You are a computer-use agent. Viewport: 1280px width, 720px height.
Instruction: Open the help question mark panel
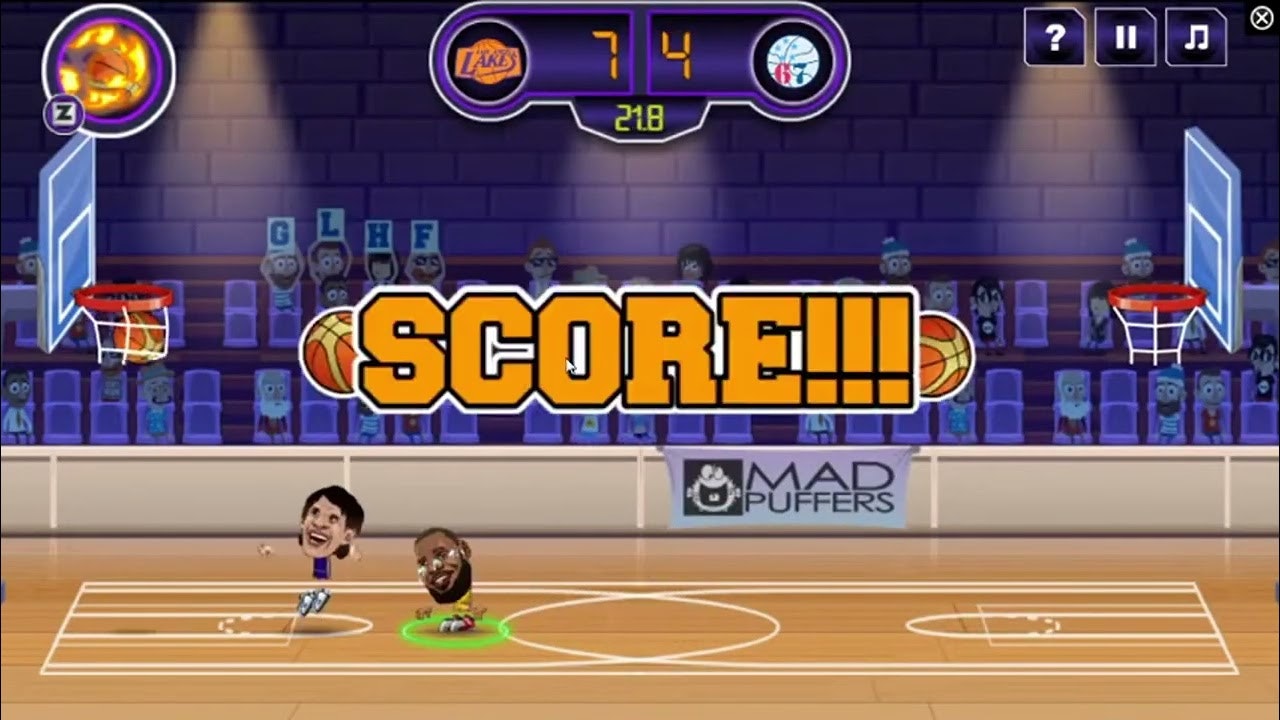[1054, 36]
